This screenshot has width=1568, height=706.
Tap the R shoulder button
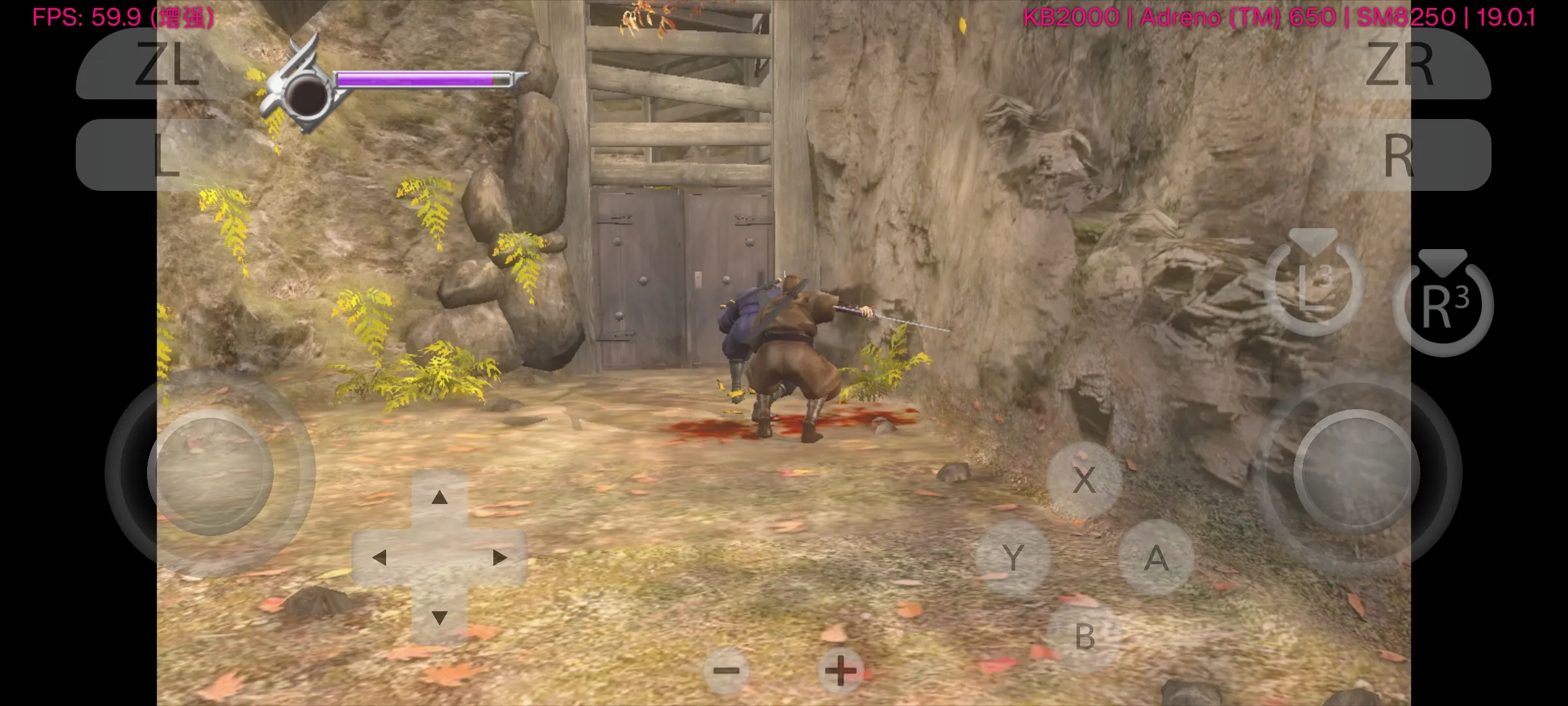(1399, 156)
